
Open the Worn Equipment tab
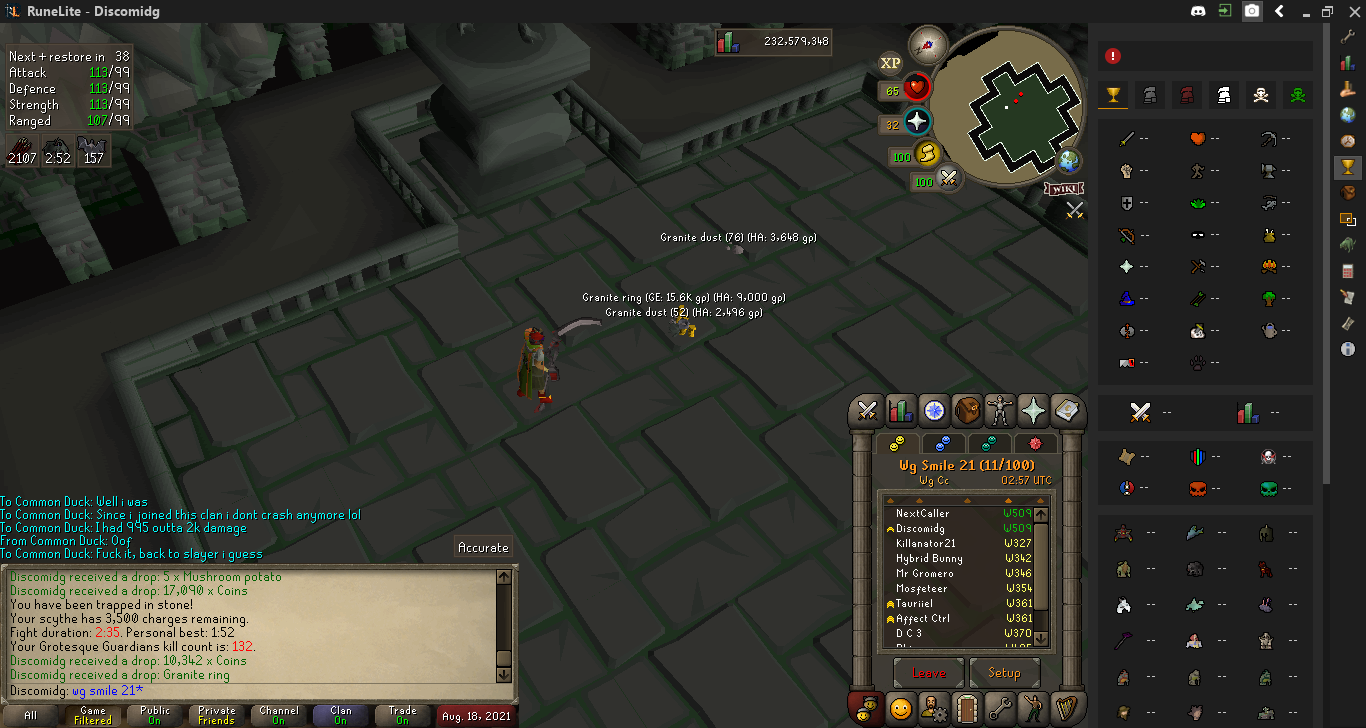[1000, 410]
